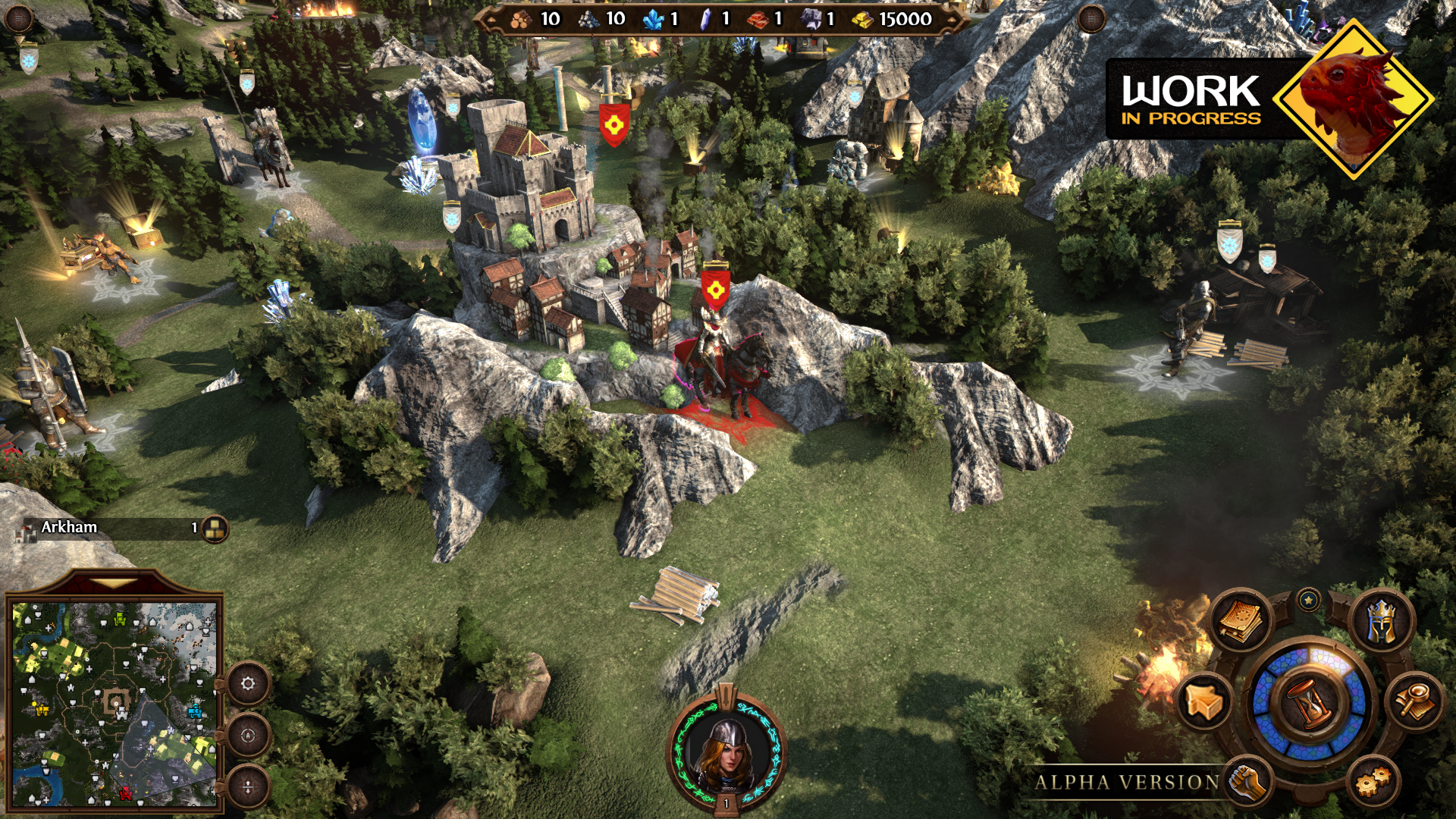The width and height of the screenshot is (1456, 819).
Task: Click the minimap up-down arrows level button
Action: [248, 787]
